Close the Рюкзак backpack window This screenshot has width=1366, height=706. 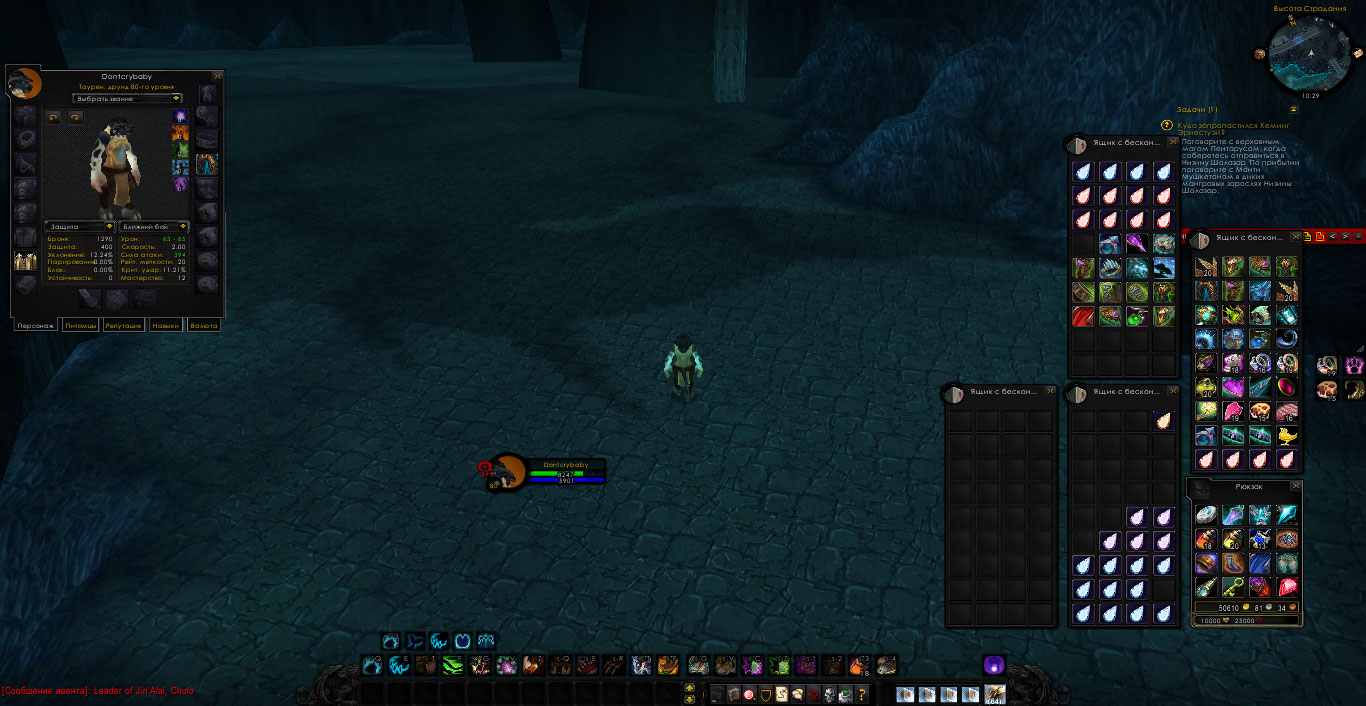click(1296, 487)
